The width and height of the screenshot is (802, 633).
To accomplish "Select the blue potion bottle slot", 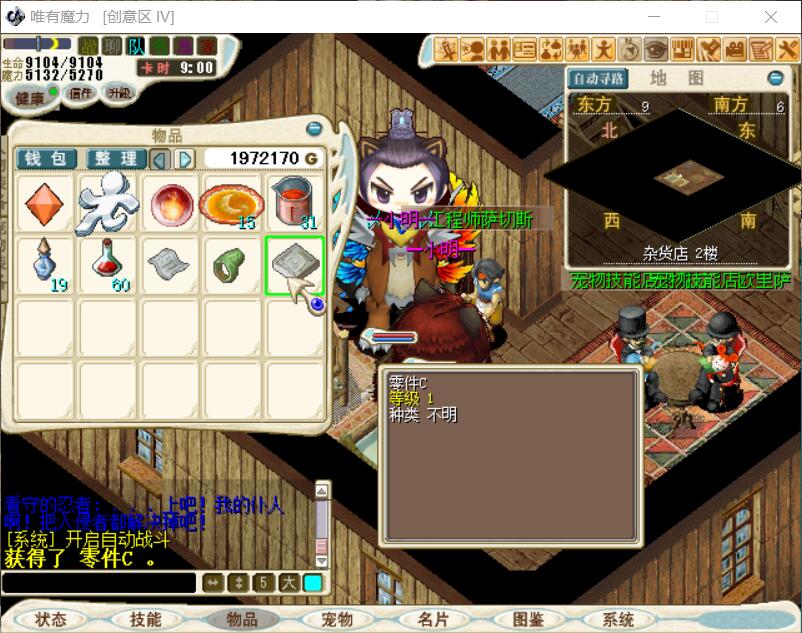I will pos(44,265).
